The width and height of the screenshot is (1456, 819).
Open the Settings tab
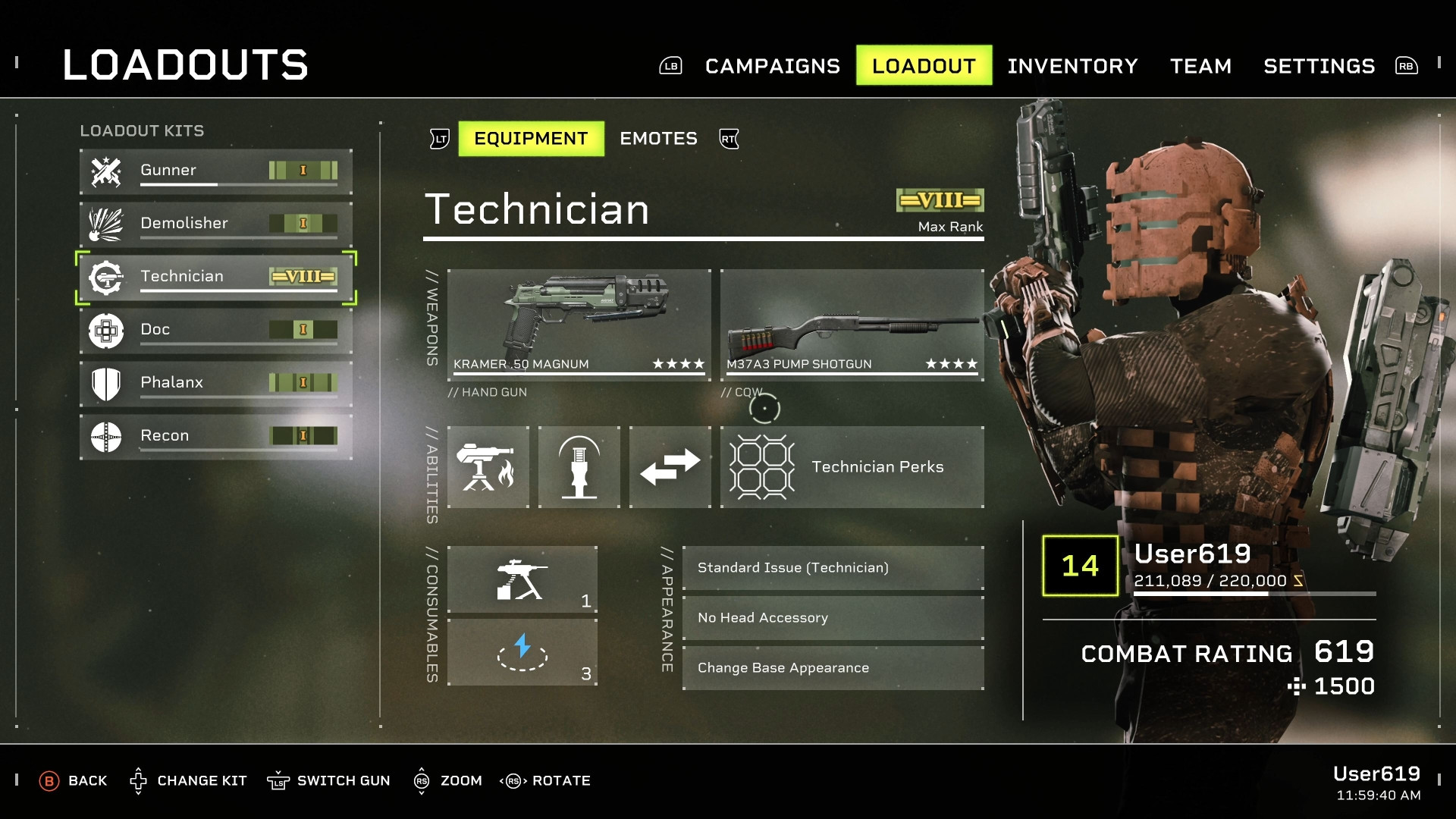pos(1319,66)
